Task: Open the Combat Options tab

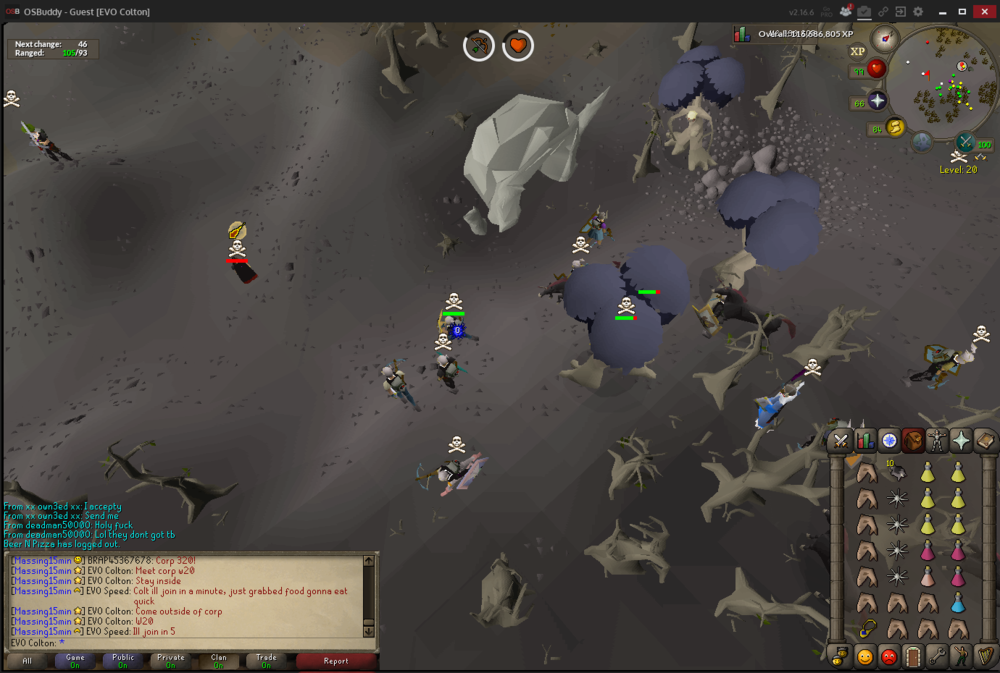Action: (841, 440)
